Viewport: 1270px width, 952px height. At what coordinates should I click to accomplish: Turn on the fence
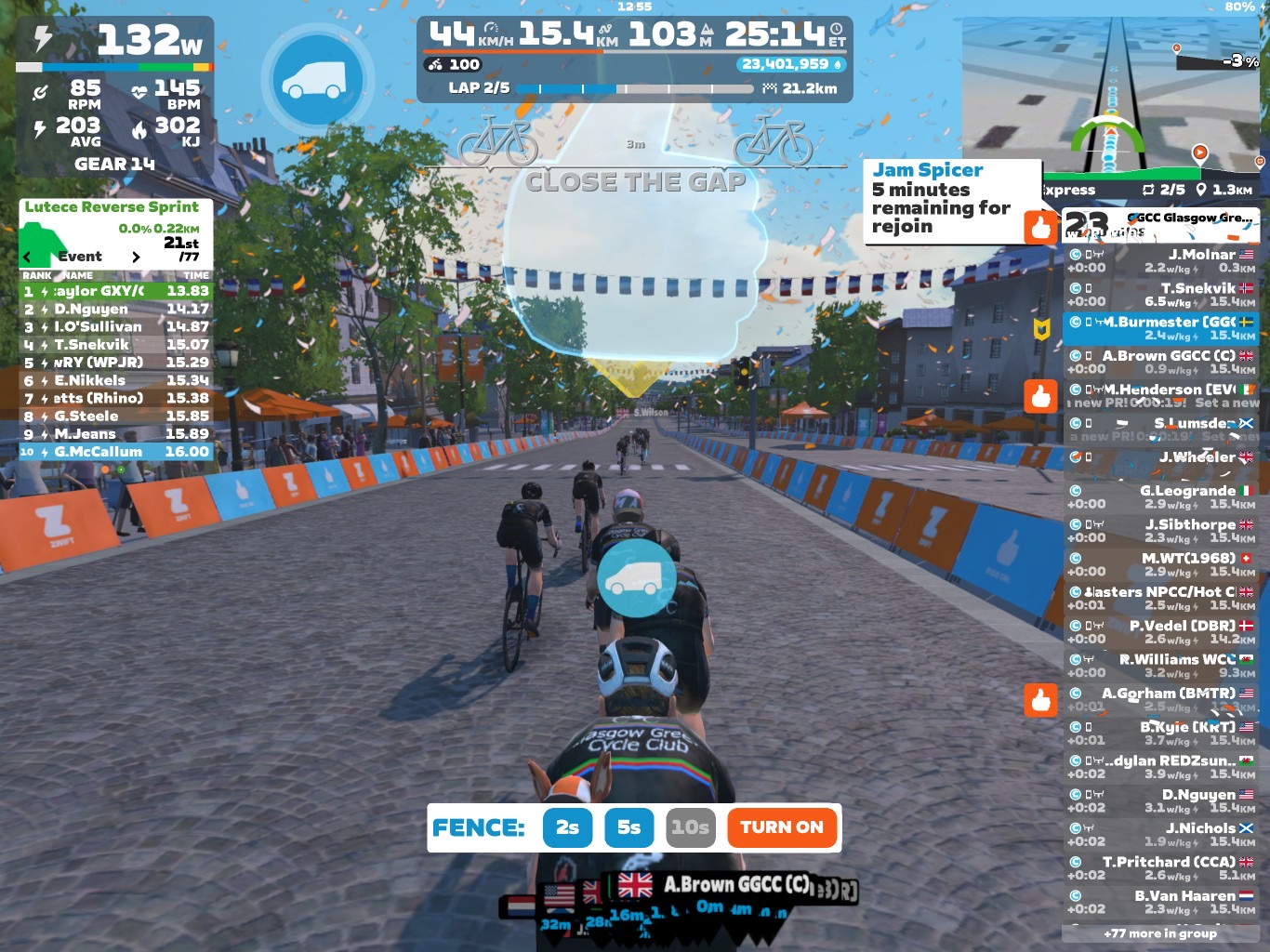[781, 827]
